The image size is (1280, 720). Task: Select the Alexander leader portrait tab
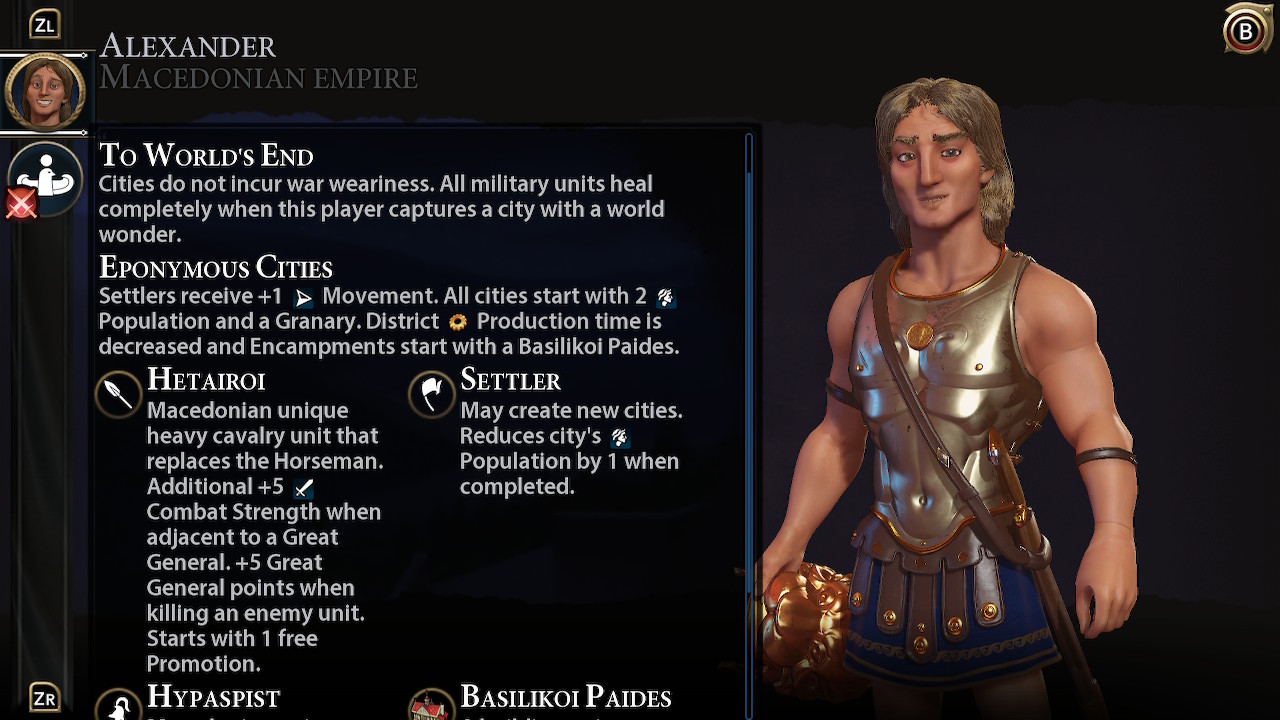[45, 92]
